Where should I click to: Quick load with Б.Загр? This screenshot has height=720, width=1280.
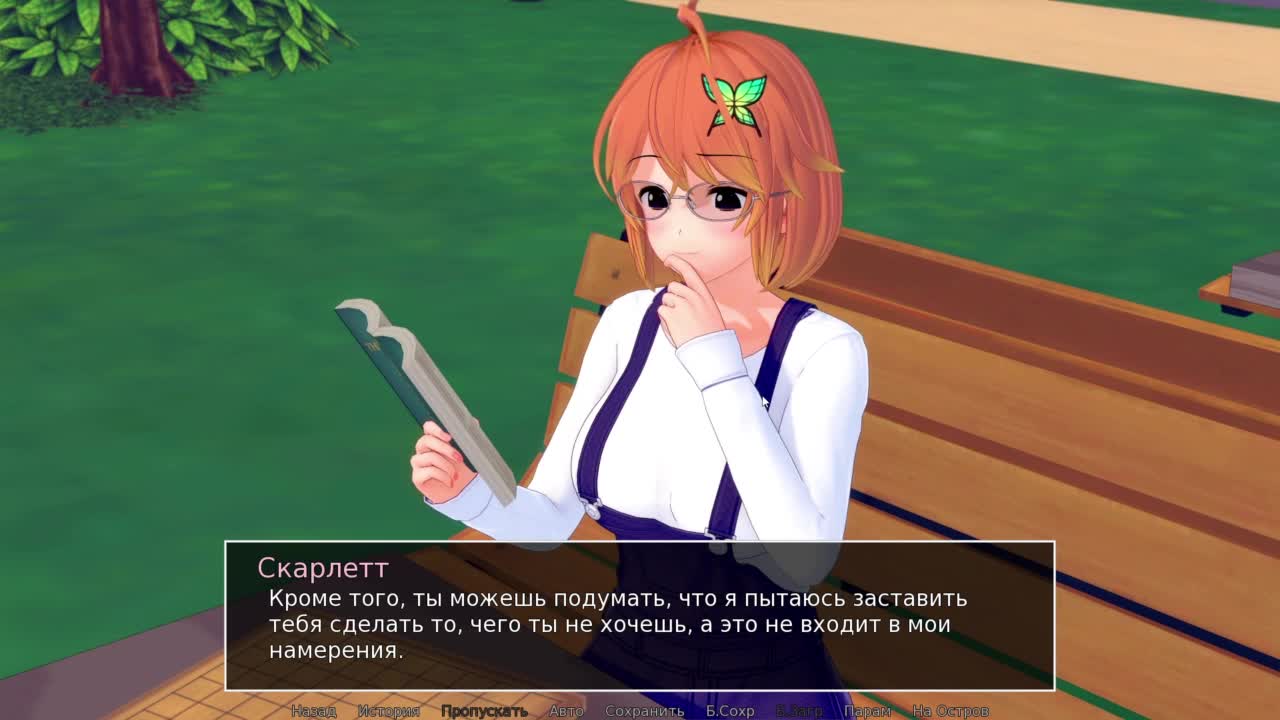tap(799, 711)
